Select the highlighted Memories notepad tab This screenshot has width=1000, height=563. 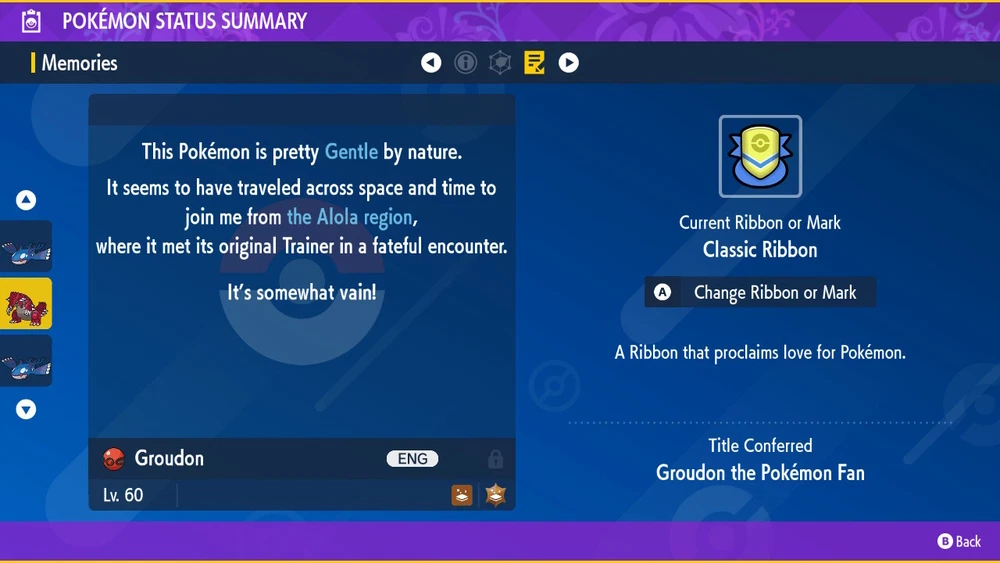[x=535, y=63]
